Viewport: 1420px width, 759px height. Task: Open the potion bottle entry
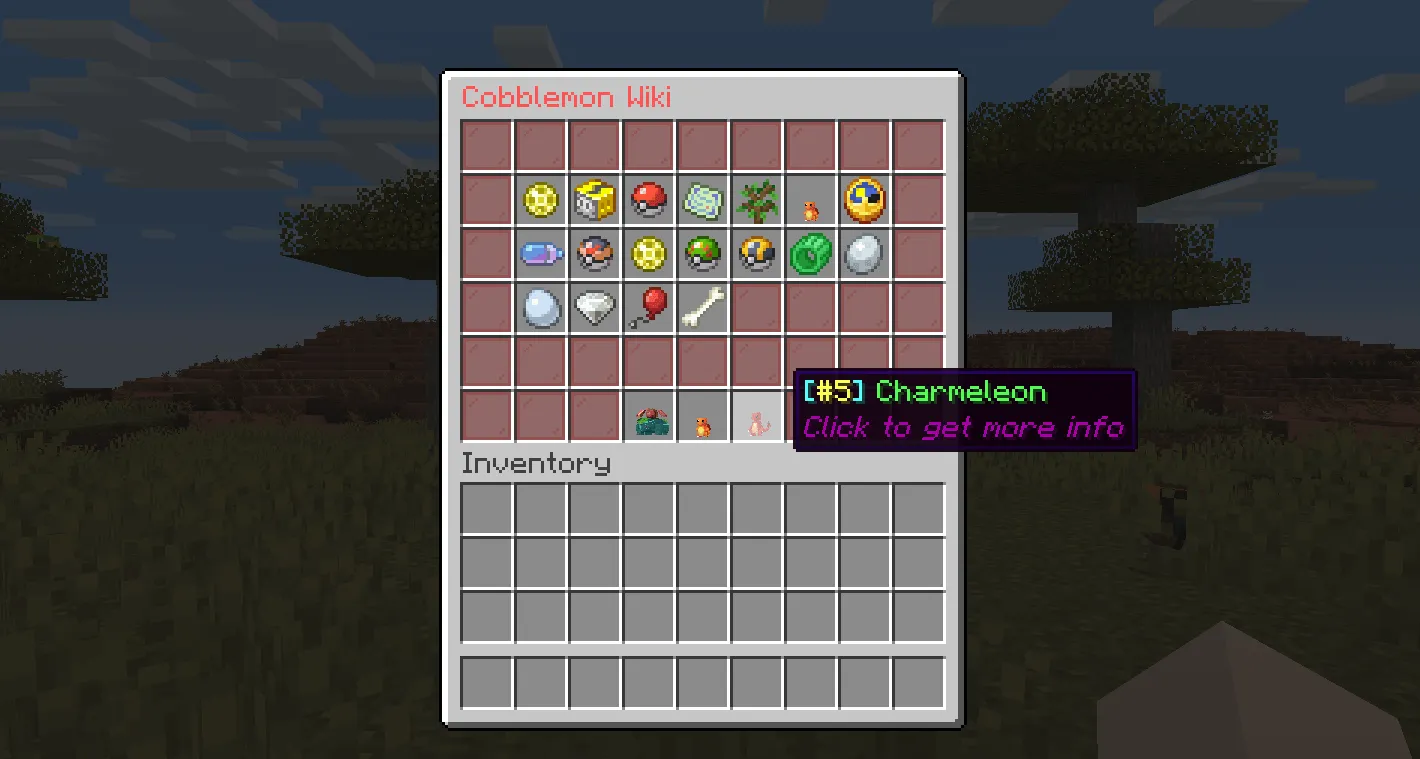point(540,254)
